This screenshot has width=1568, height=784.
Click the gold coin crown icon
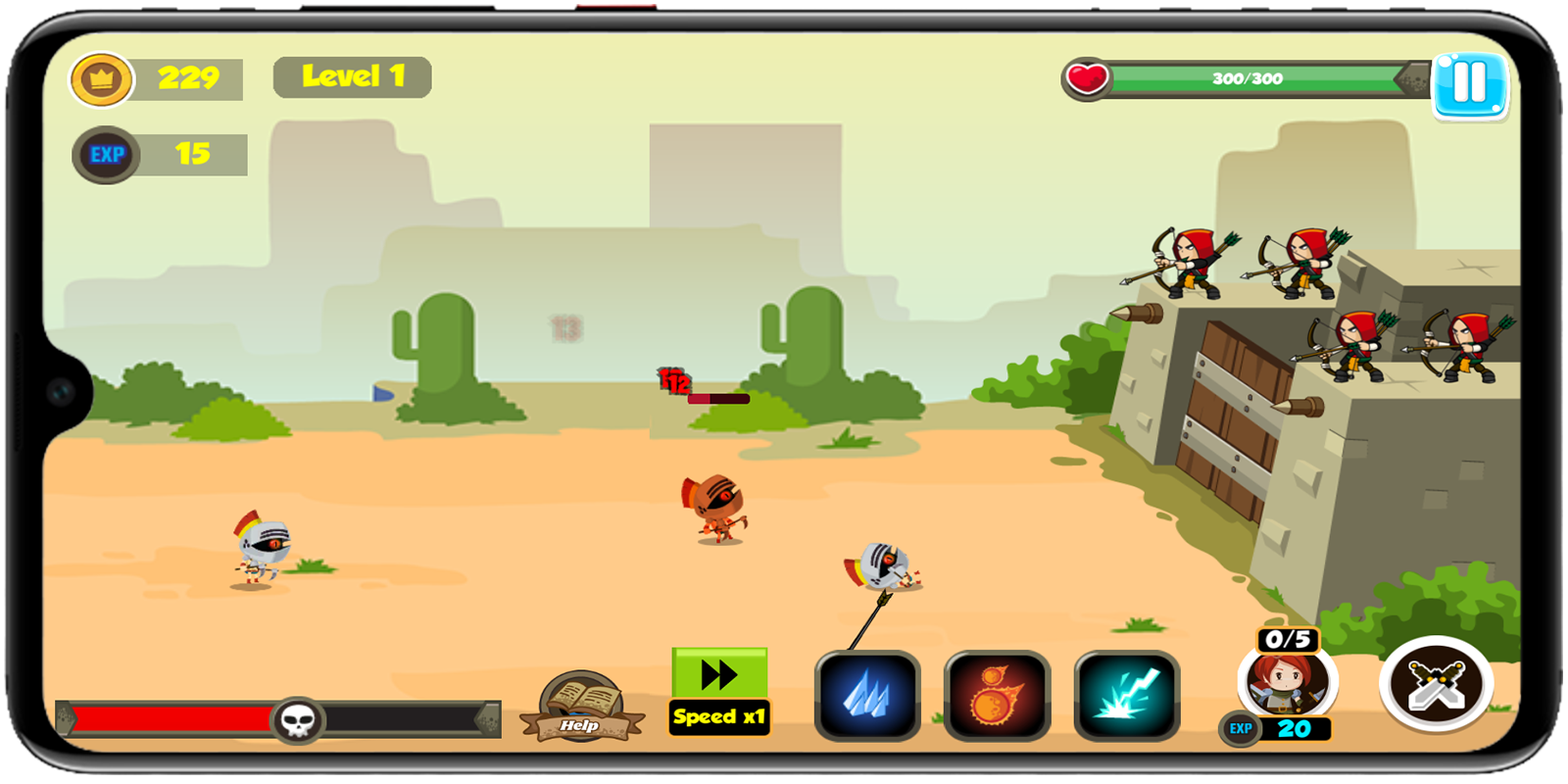click(103, 78)
